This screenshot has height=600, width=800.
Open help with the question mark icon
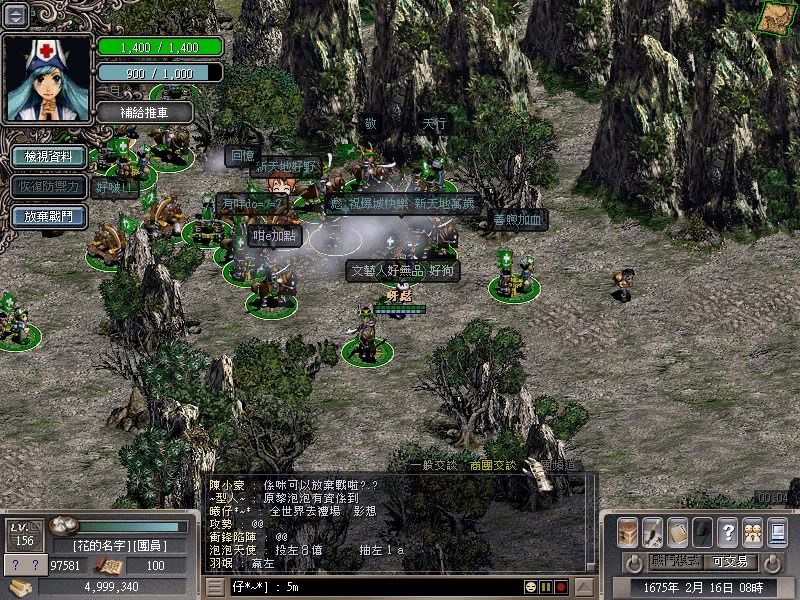[728, 531]
